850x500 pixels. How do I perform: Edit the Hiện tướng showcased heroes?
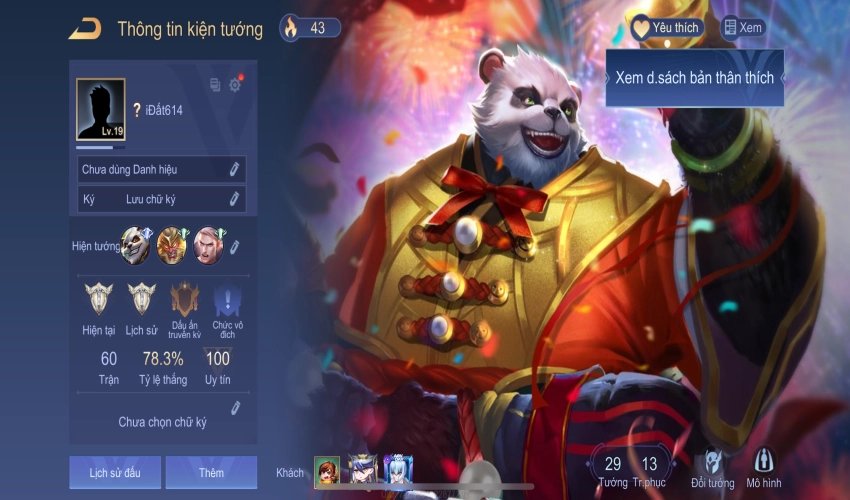tap(234, 246)
